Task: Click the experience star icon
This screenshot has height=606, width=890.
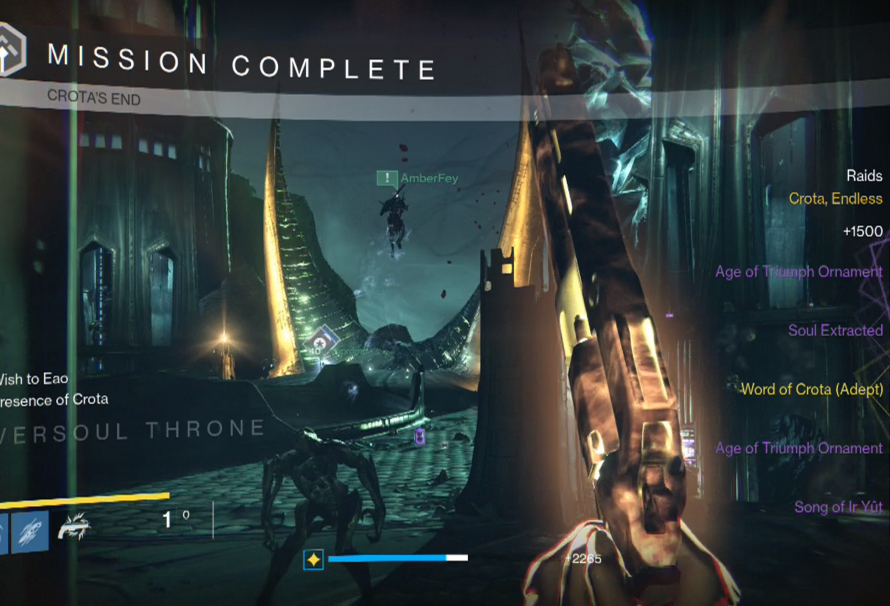Action: click(313, 560)
